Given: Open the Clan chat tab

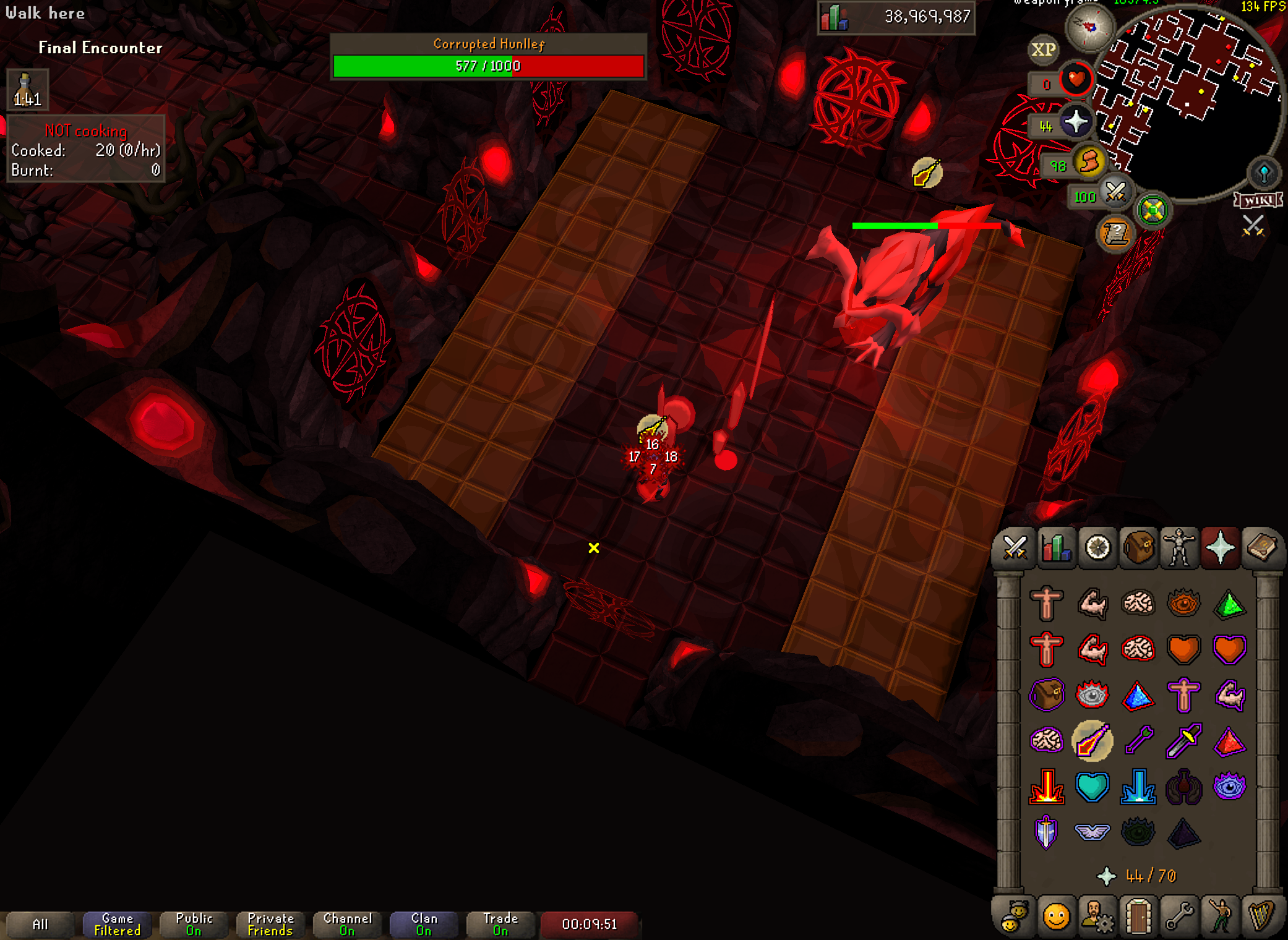Looking at the screenshot, I should click(x=424, y=924).
